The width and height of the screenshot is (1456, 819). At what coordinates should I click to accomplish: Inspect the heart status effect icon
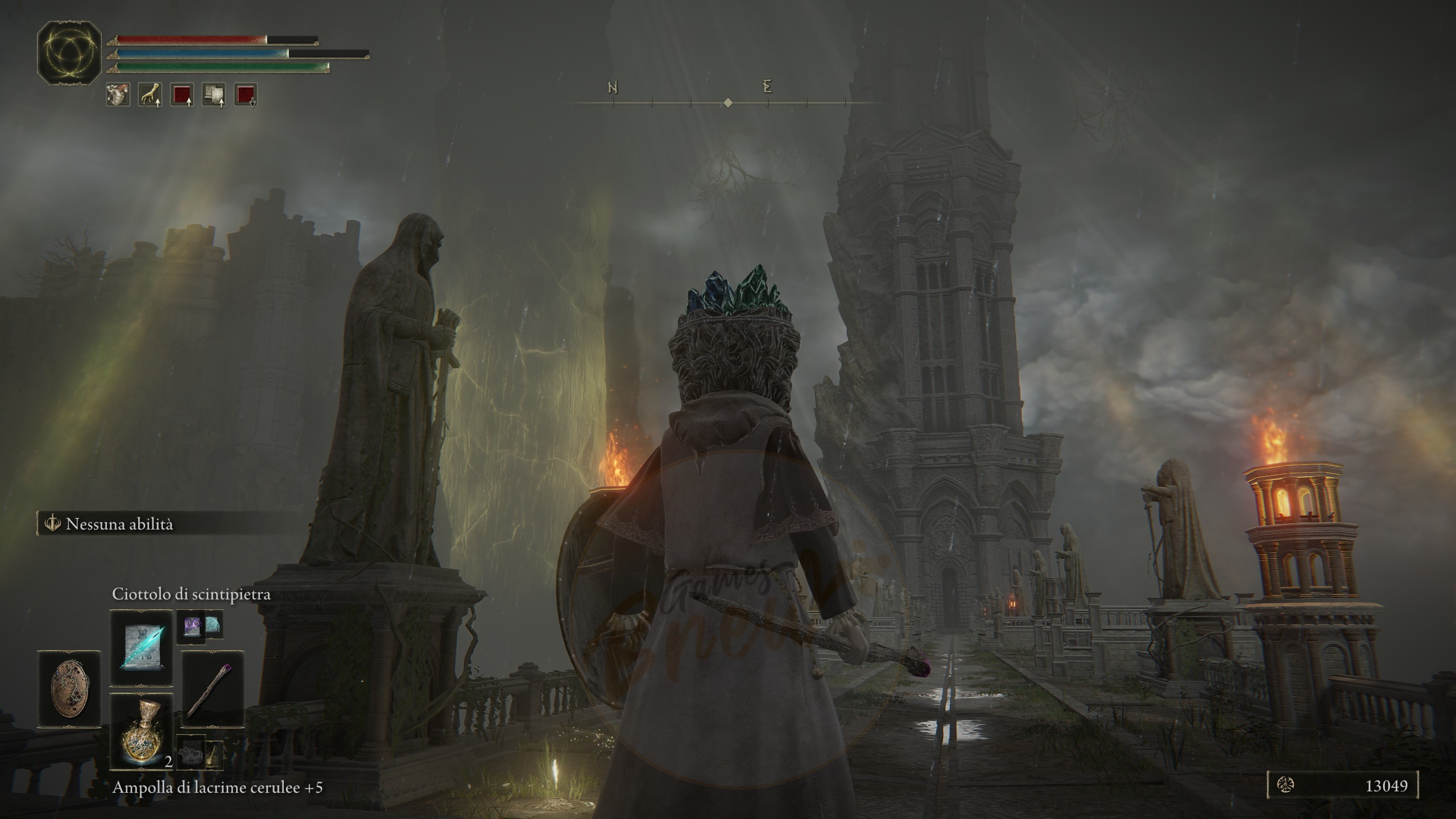[x=118, y=94]
